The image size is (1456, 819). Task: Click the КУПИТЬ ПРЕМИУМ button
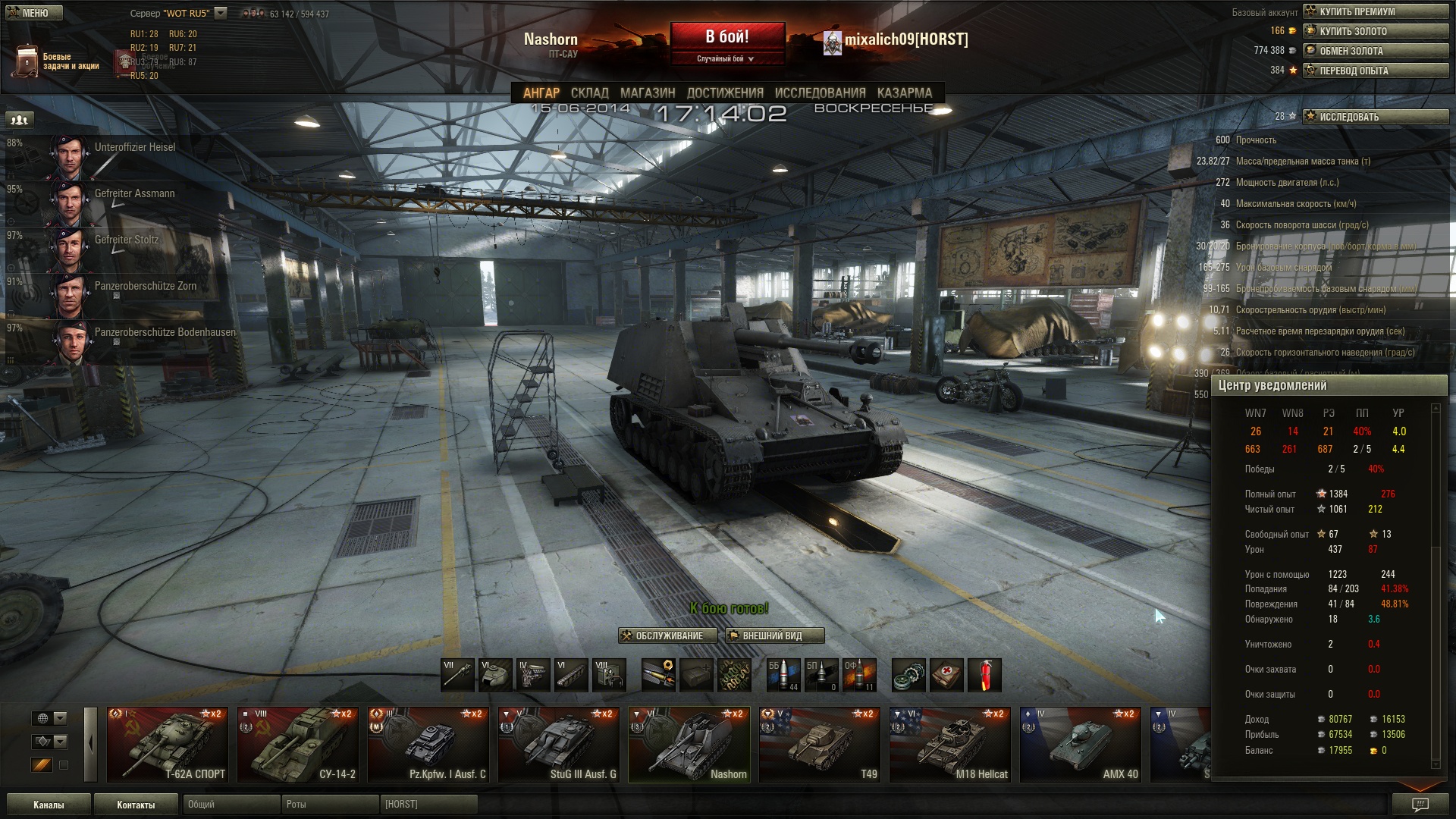1375,11
